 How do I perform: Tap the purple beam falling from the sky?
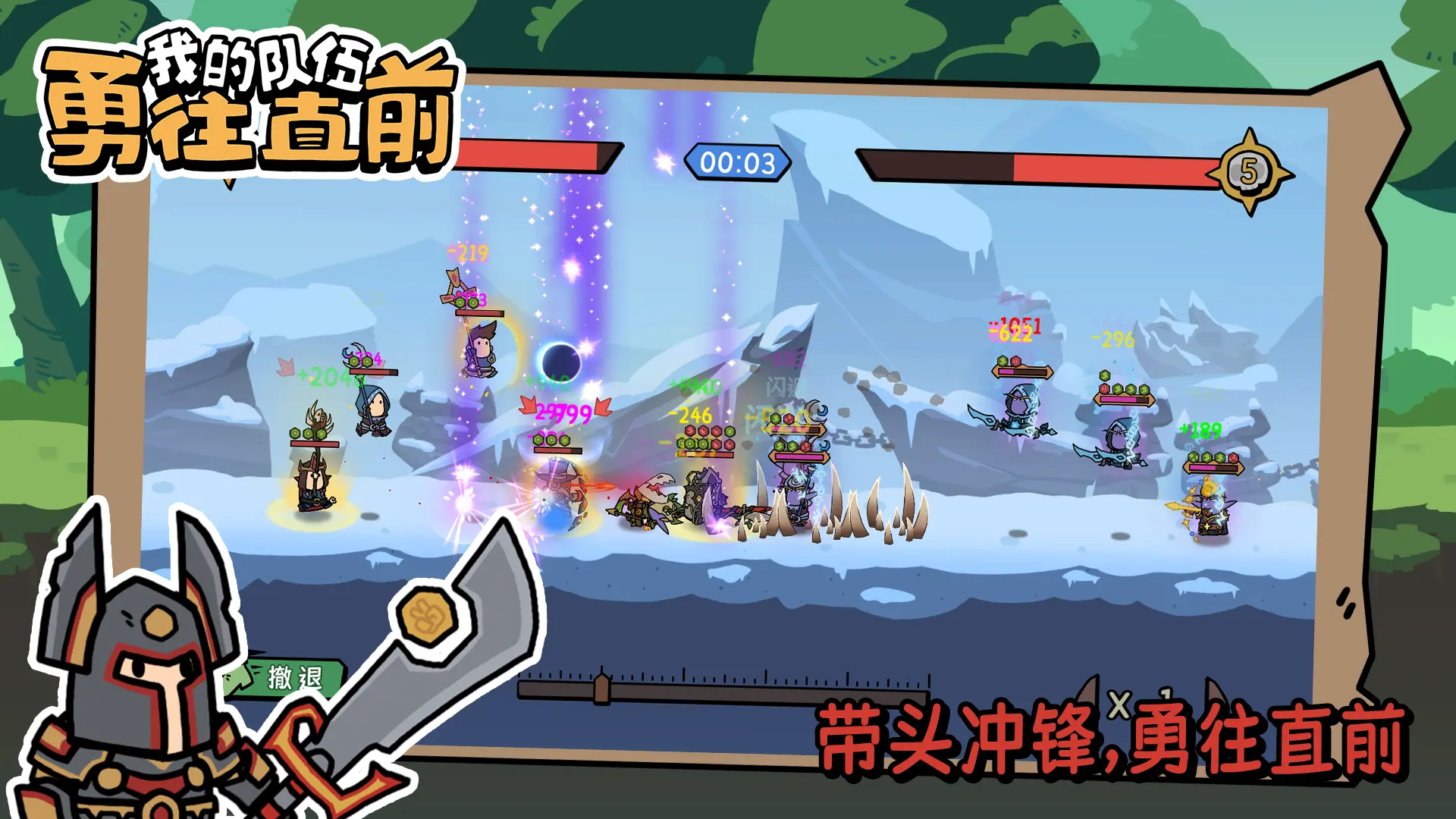[x=584, y=212]
